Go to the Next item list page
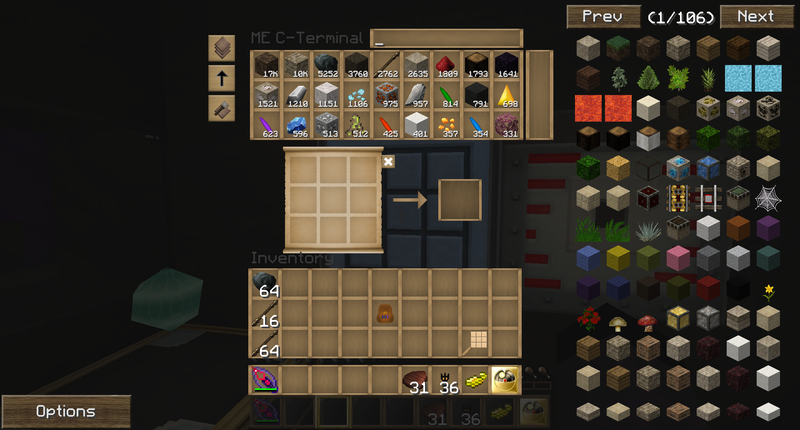This screenshot has width=800, height=430. pos(755,17)
